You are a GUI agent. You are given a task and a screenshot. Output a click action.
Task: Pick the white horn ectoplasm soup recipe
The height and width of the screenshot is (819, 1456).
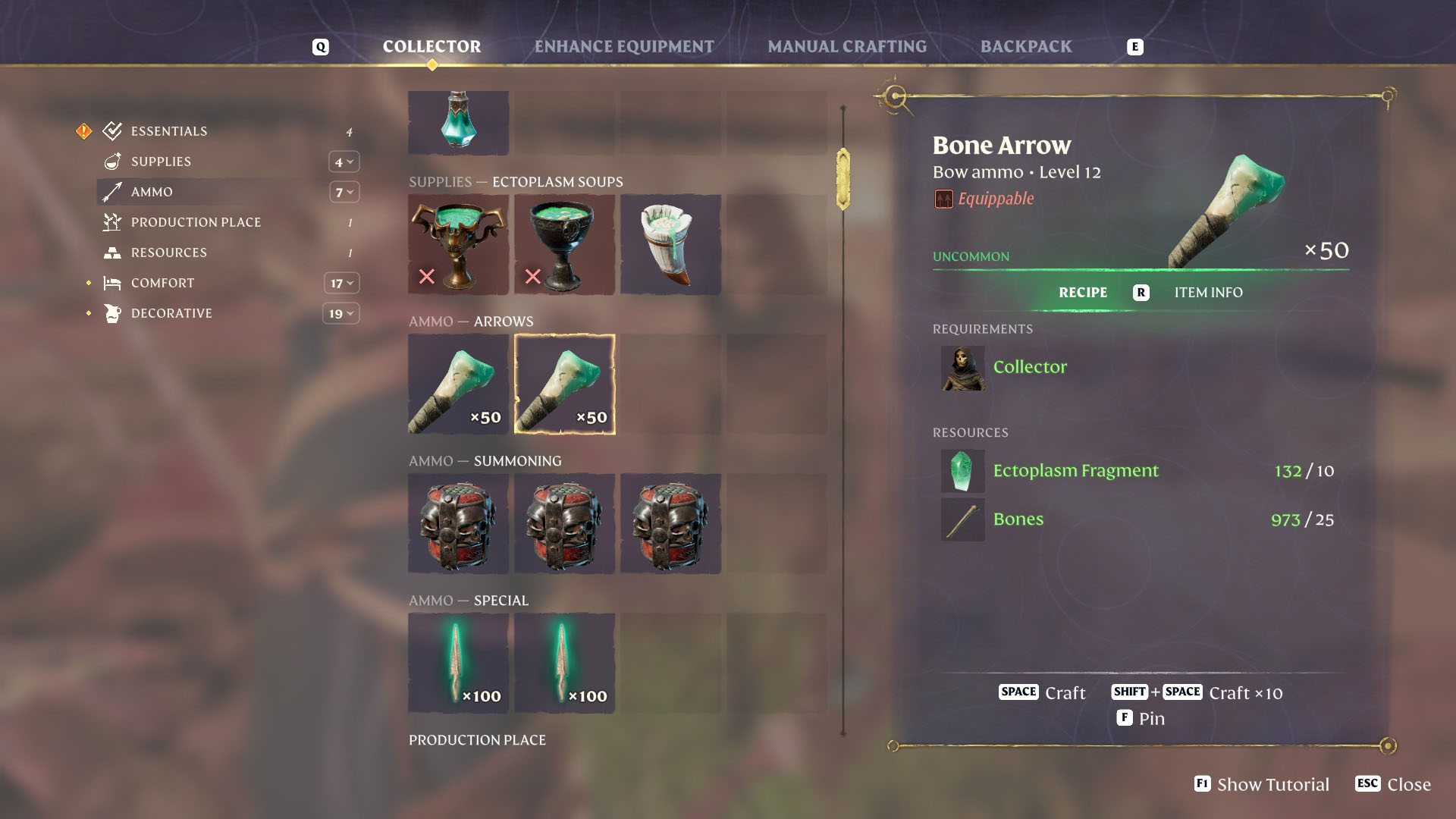[670, 244]
